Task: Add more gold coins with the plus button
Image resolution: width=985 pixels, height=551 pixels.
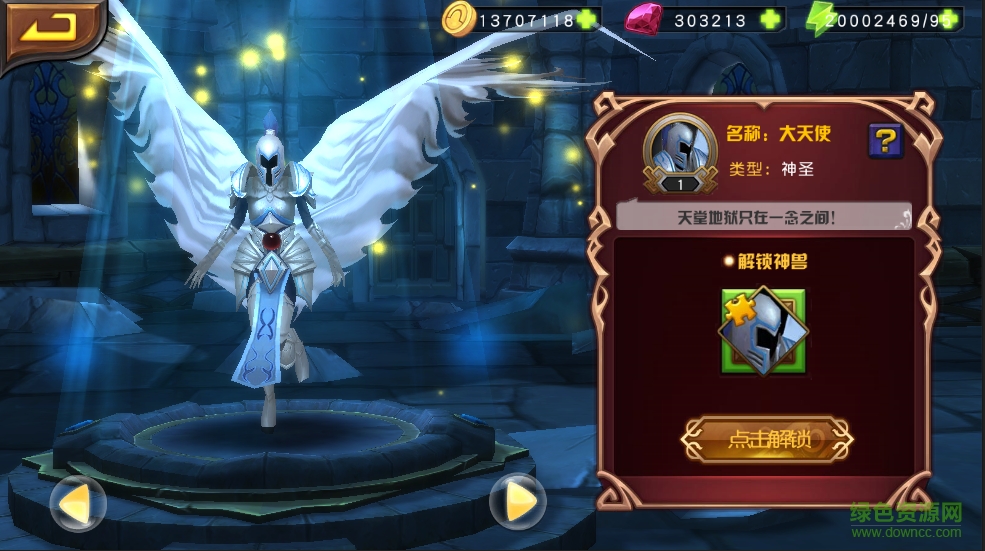Action: [x=588, y=19]
